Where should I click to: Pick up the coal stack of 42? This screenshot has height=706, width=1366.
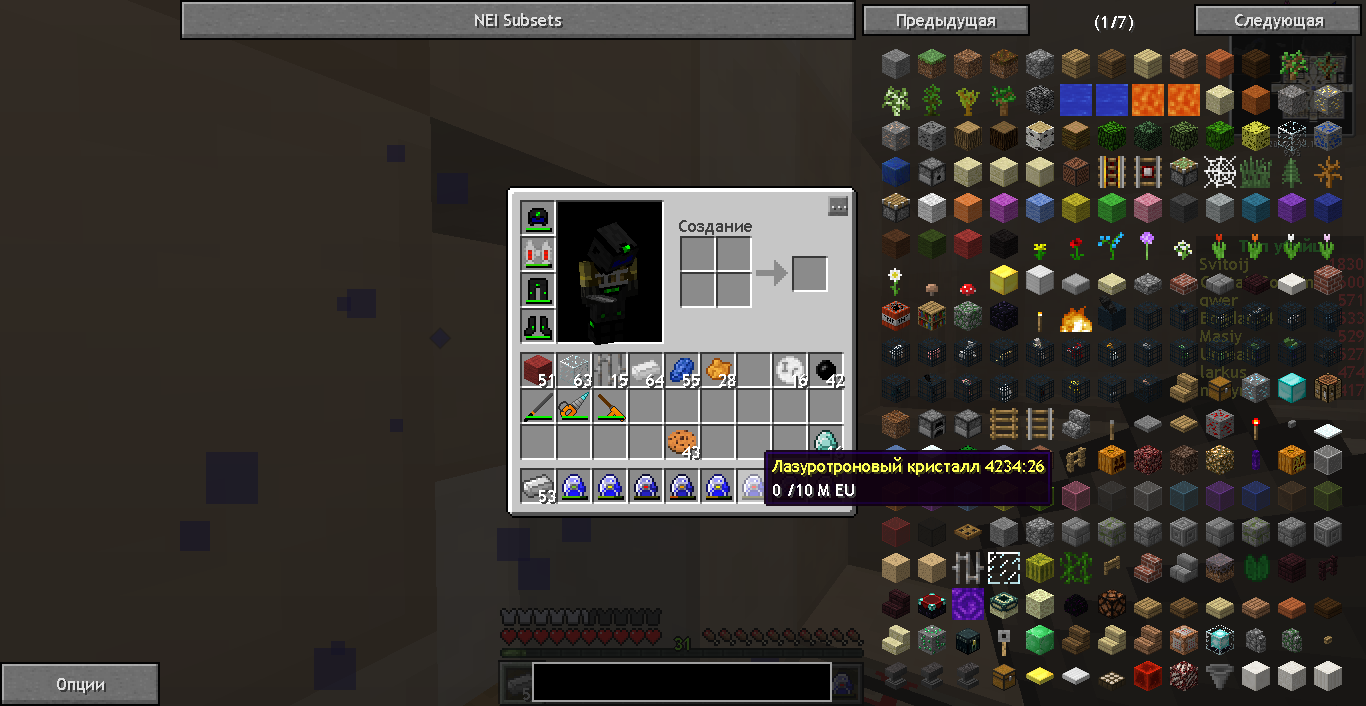pyautogui.click(x=826, y=371)
